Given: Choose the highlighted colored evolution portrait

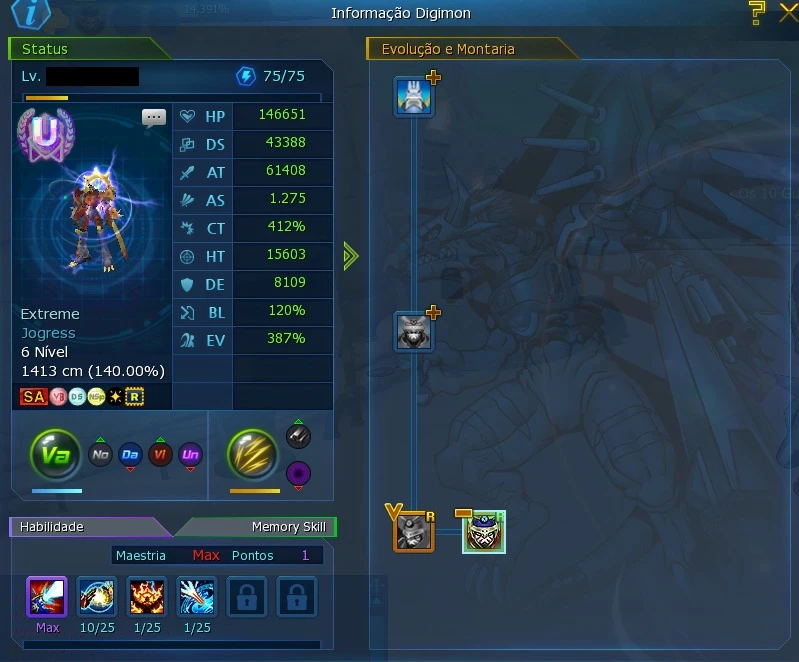Looking at the screenshot, I should point(484,532).
